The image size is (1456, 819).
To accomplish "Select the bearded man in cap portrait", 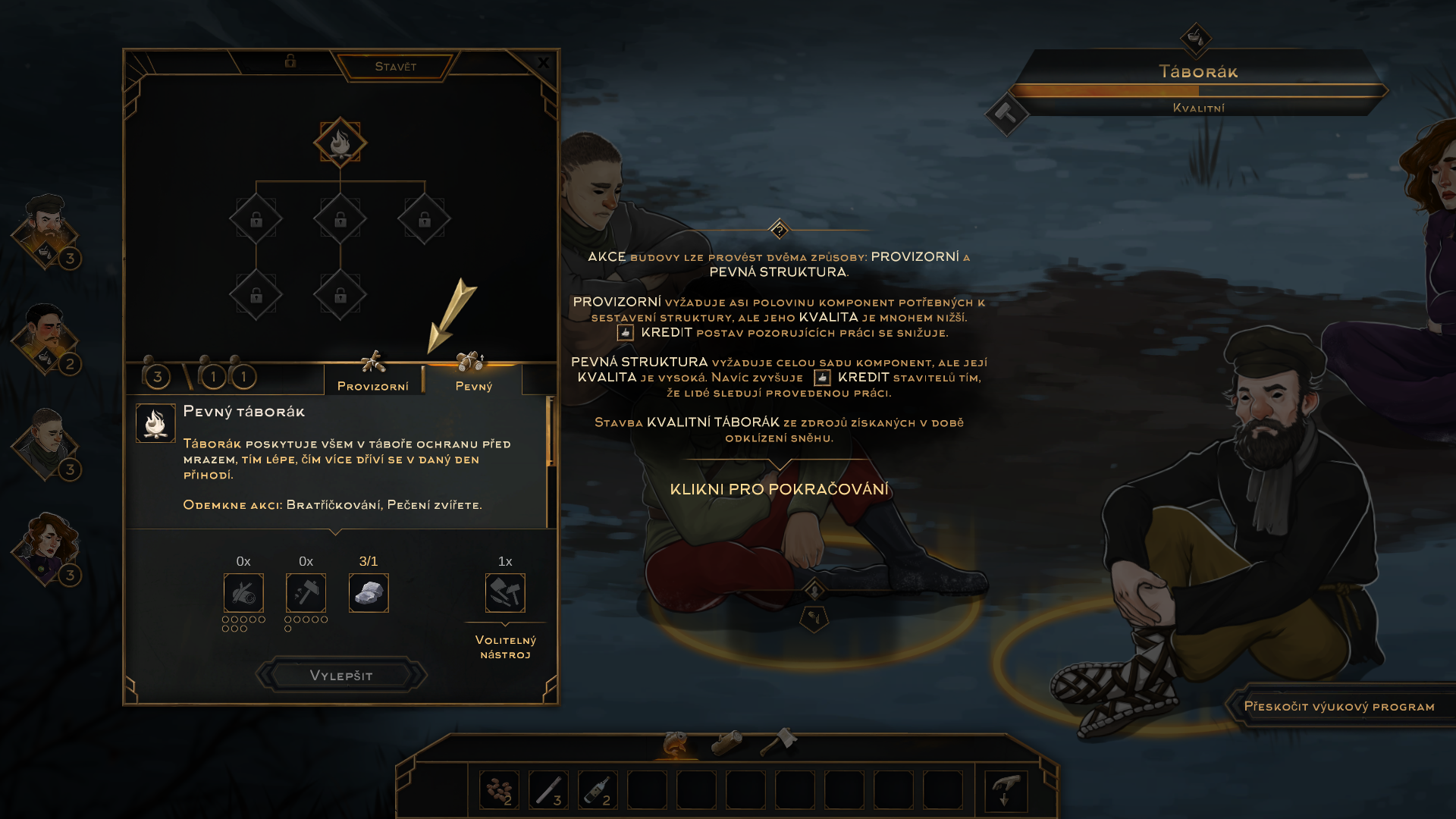I will tap(47, 228).
